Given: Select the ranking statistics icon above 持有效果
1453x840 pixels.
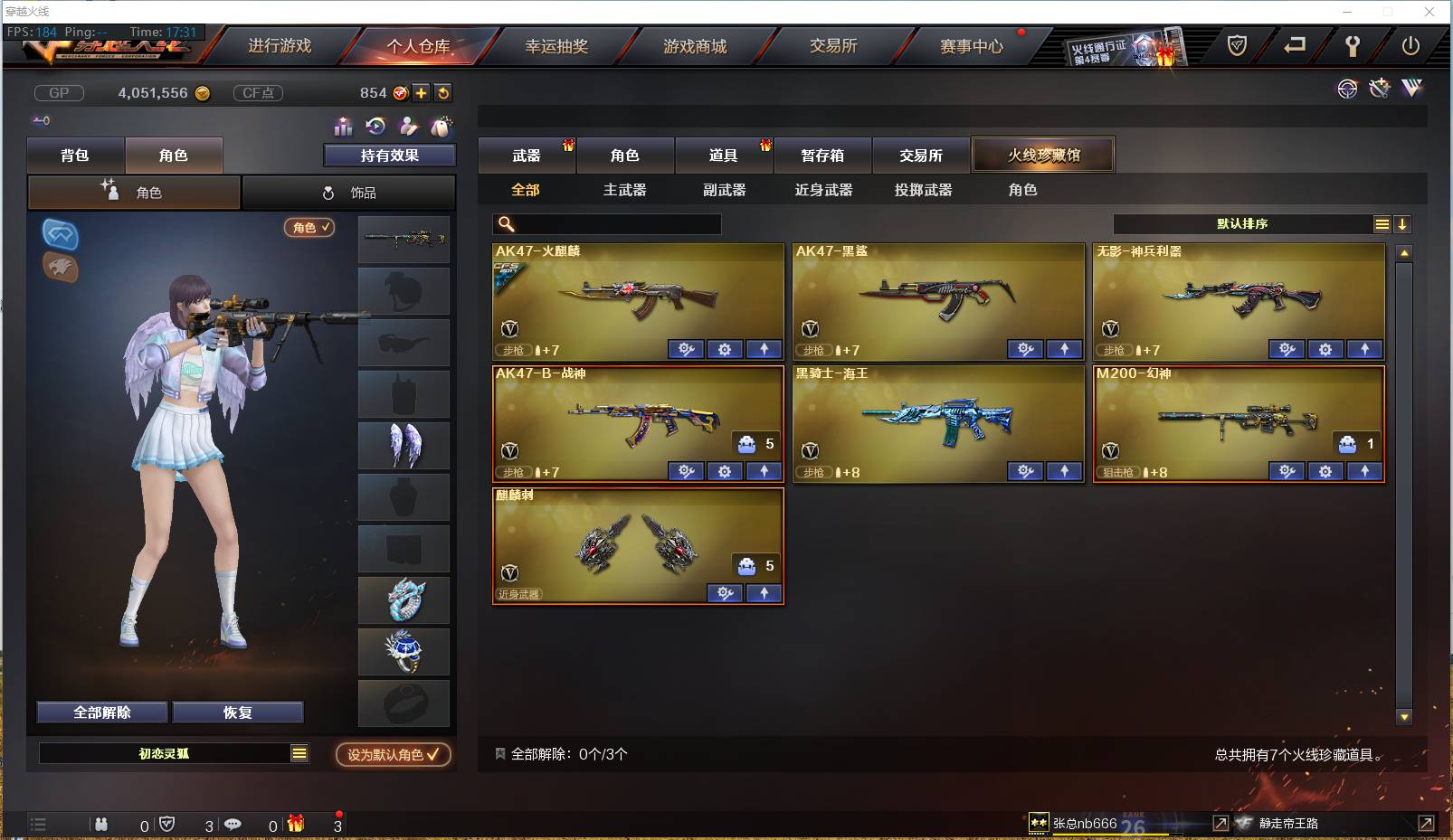Looking at the screenshot, I should tap(342, 127).
